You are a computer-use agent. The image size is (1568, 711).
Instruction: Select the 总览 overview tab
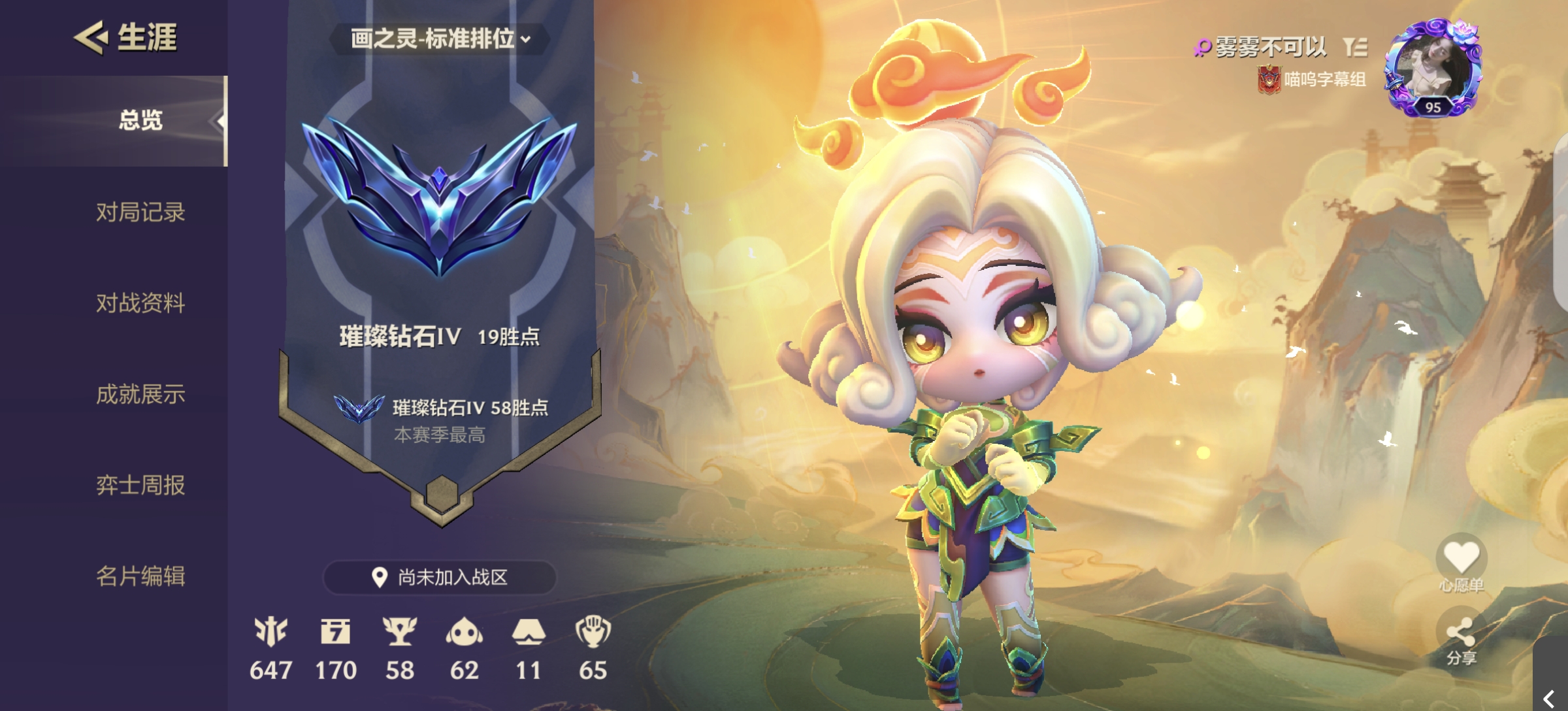(x=140, y=121)
